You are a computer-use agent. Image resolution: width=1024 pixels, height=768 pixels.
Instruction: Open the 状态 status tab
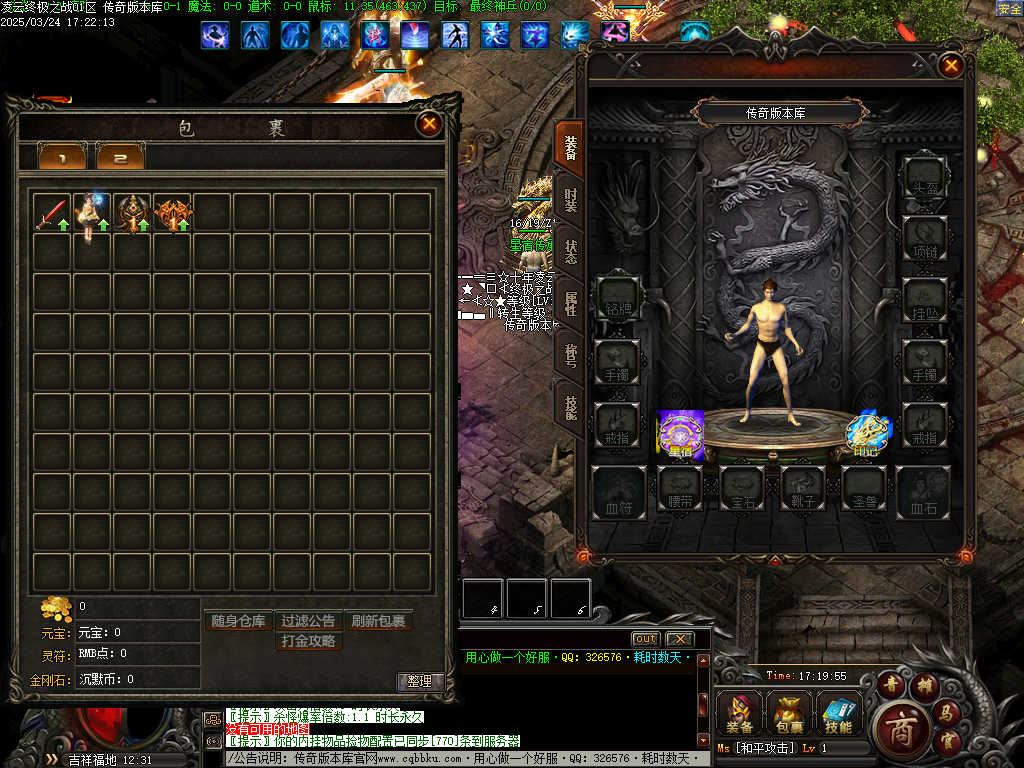coord(570,251)
